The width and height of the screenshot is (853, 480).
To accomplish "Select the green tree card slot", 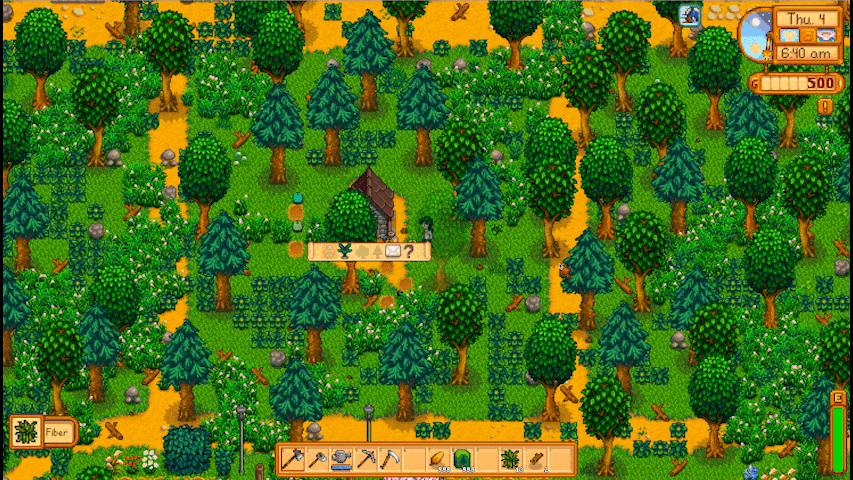I will point(462,459).
